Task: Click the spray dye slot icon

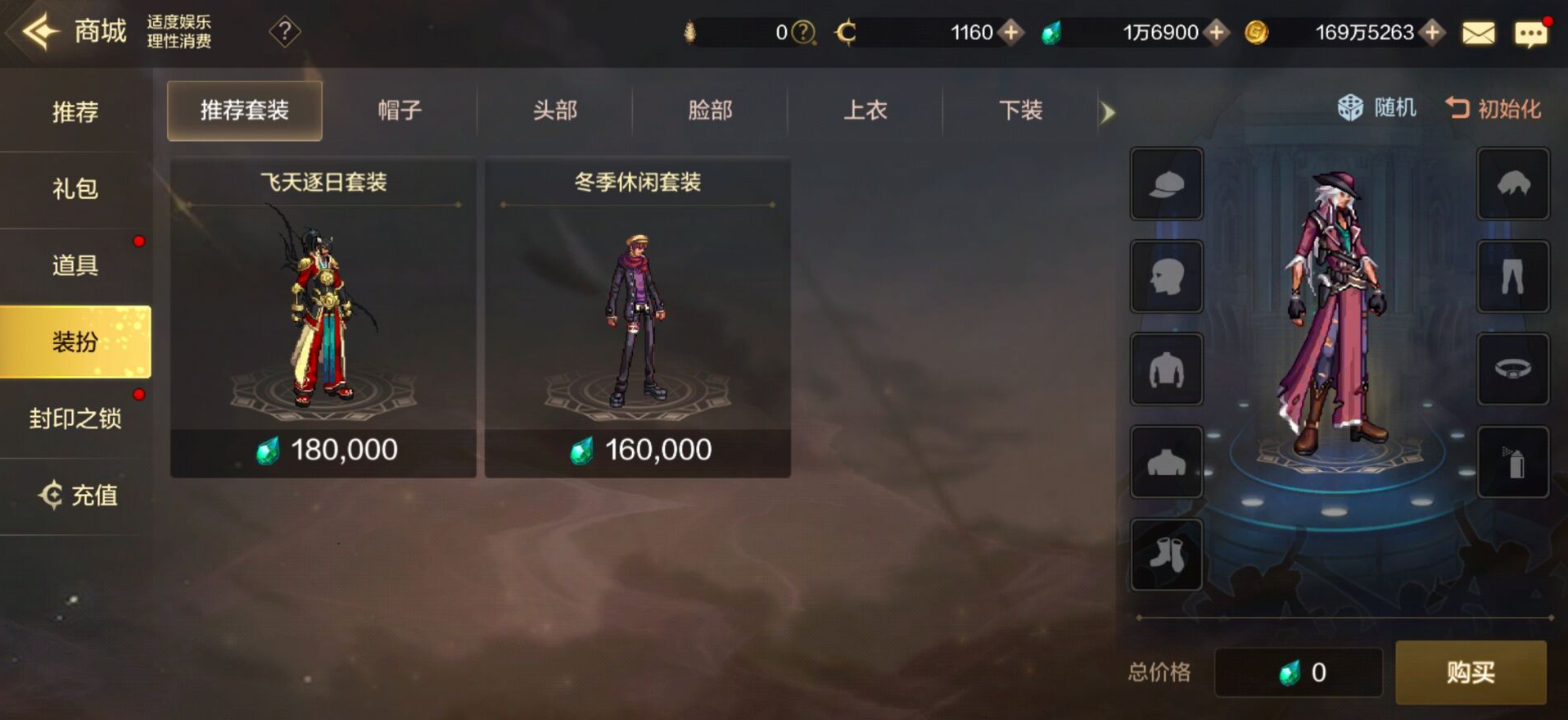Action: coord(1512,463)
